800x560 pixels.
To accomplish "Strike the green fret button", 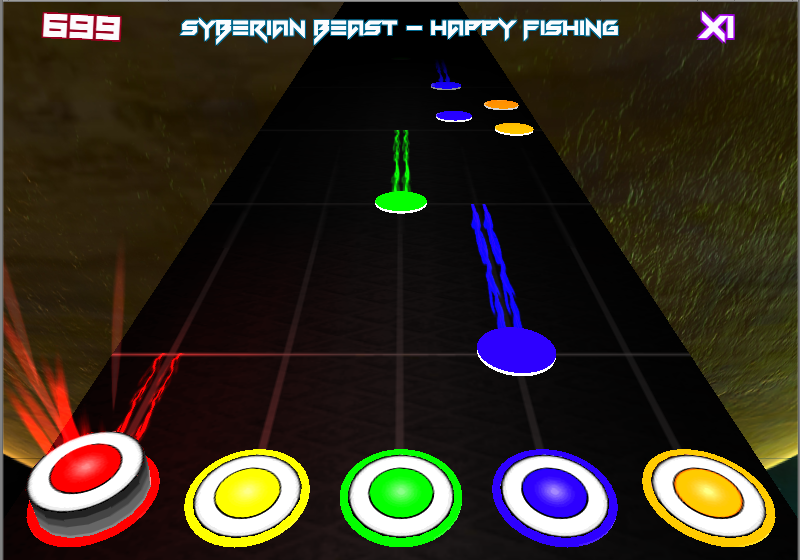I will pos(400,493).
